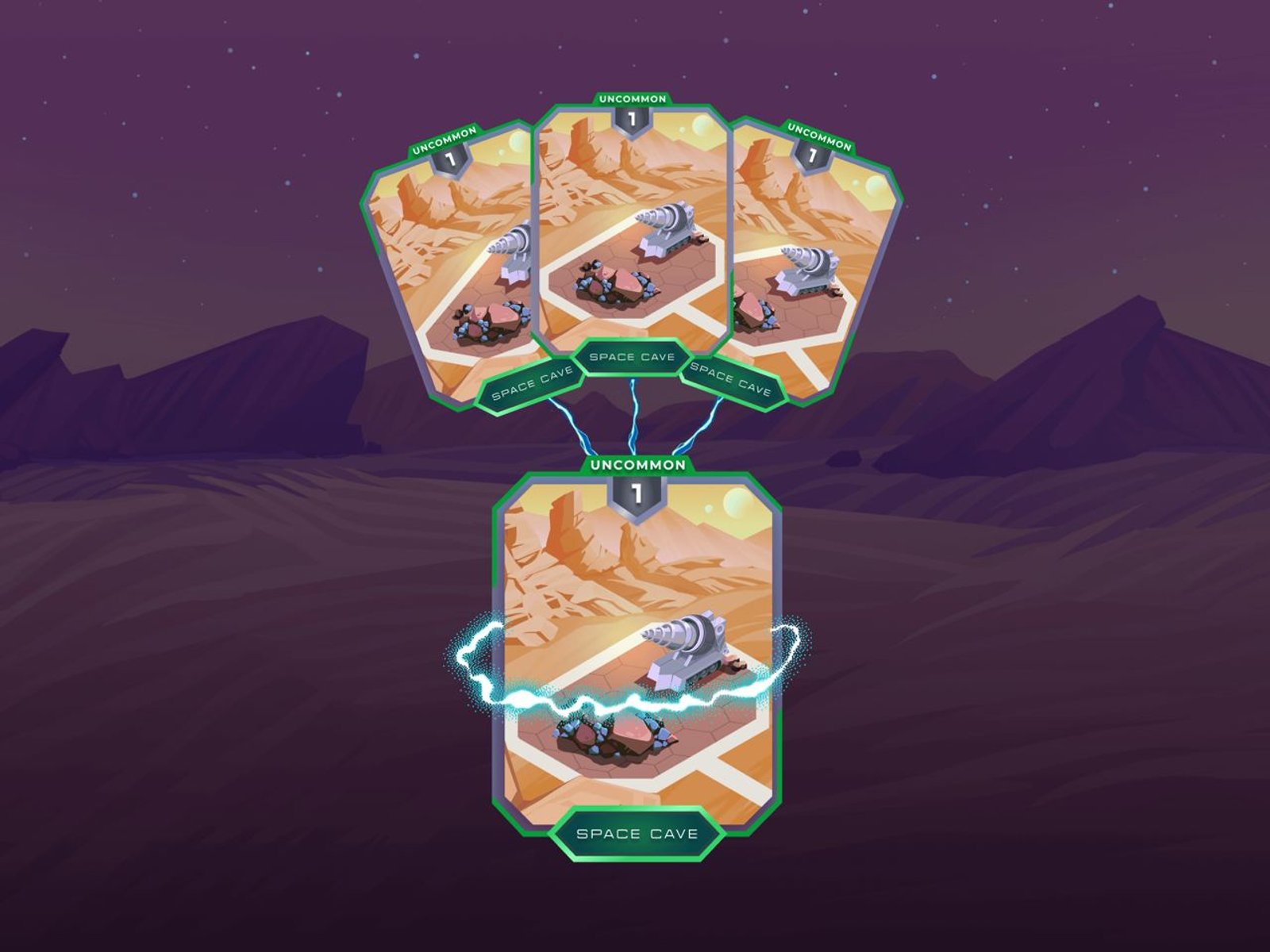This screenshot has height=952, width=1270.
Task: Click the left card's SPACE CAVE nameplate
Action: (532, 386)
